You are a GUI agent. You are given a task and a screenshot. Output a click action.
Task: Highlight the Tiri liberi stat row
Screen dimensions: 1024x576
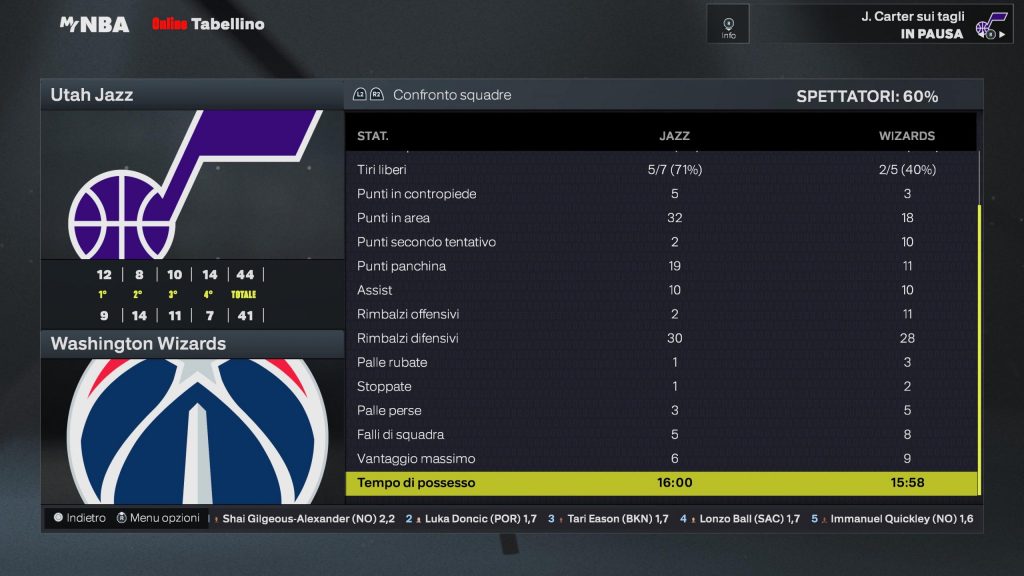661,170
